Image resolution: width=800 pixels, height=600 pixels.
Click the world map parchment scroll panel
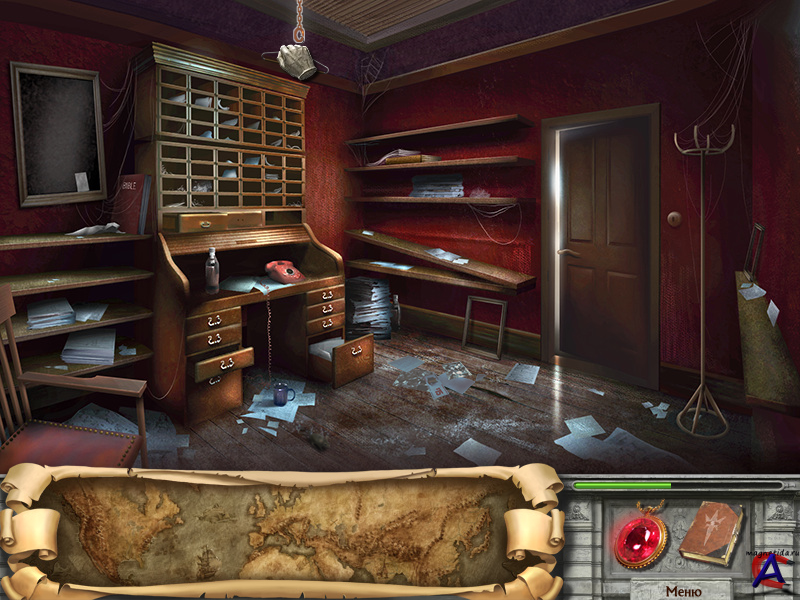click(x=282, y=530)
